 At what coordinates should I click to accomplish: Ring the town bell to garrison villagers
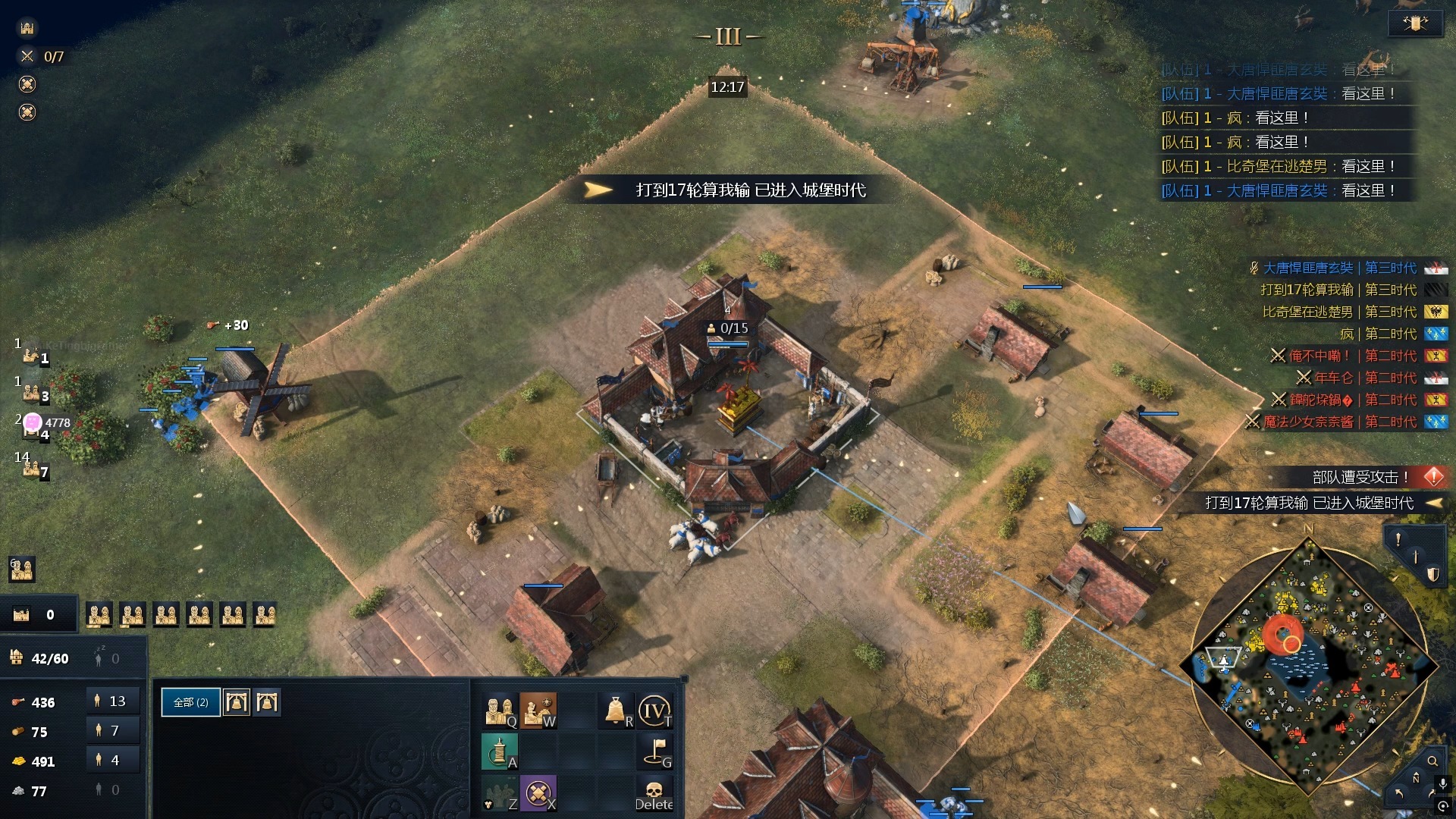617,711
